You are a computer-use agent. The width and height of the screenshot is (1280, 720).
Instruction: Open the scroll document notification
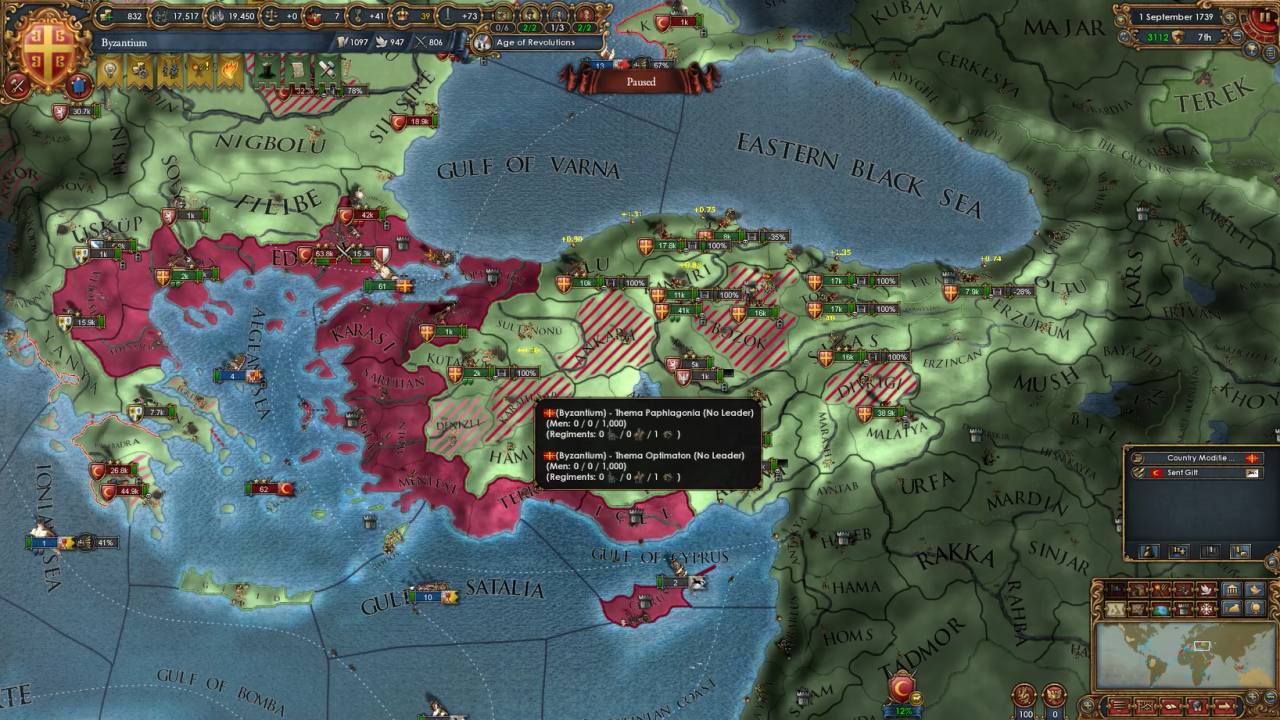[x=297, y=70]
